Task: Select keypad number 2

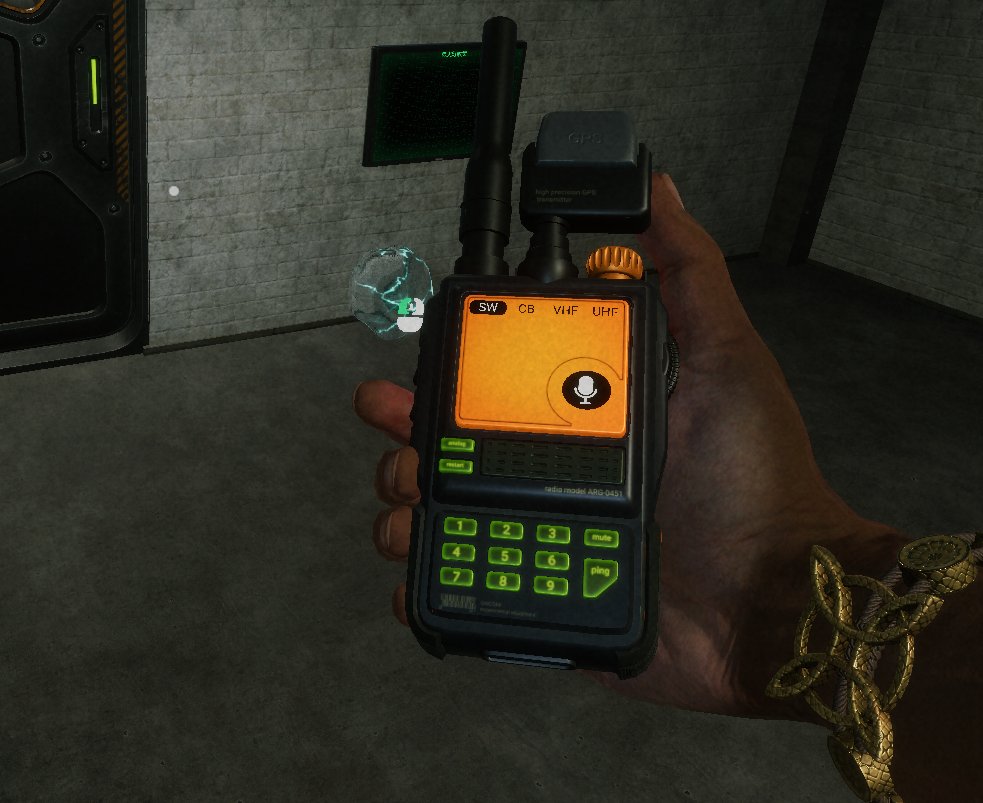Action: pos(507,530)
